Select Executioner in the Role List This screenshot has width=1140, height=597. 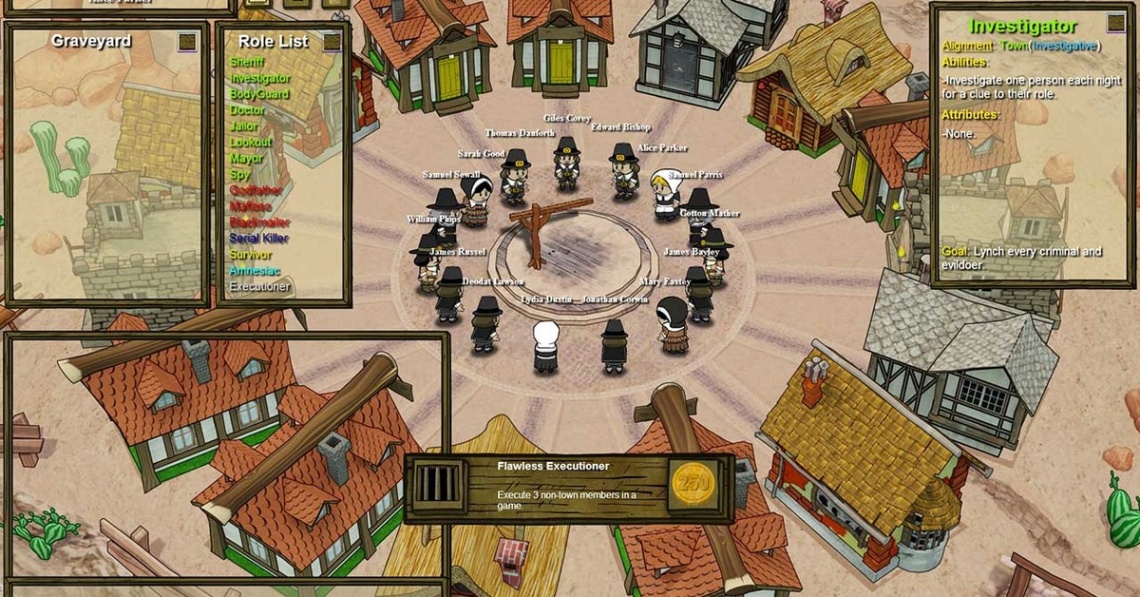point(260,286)
